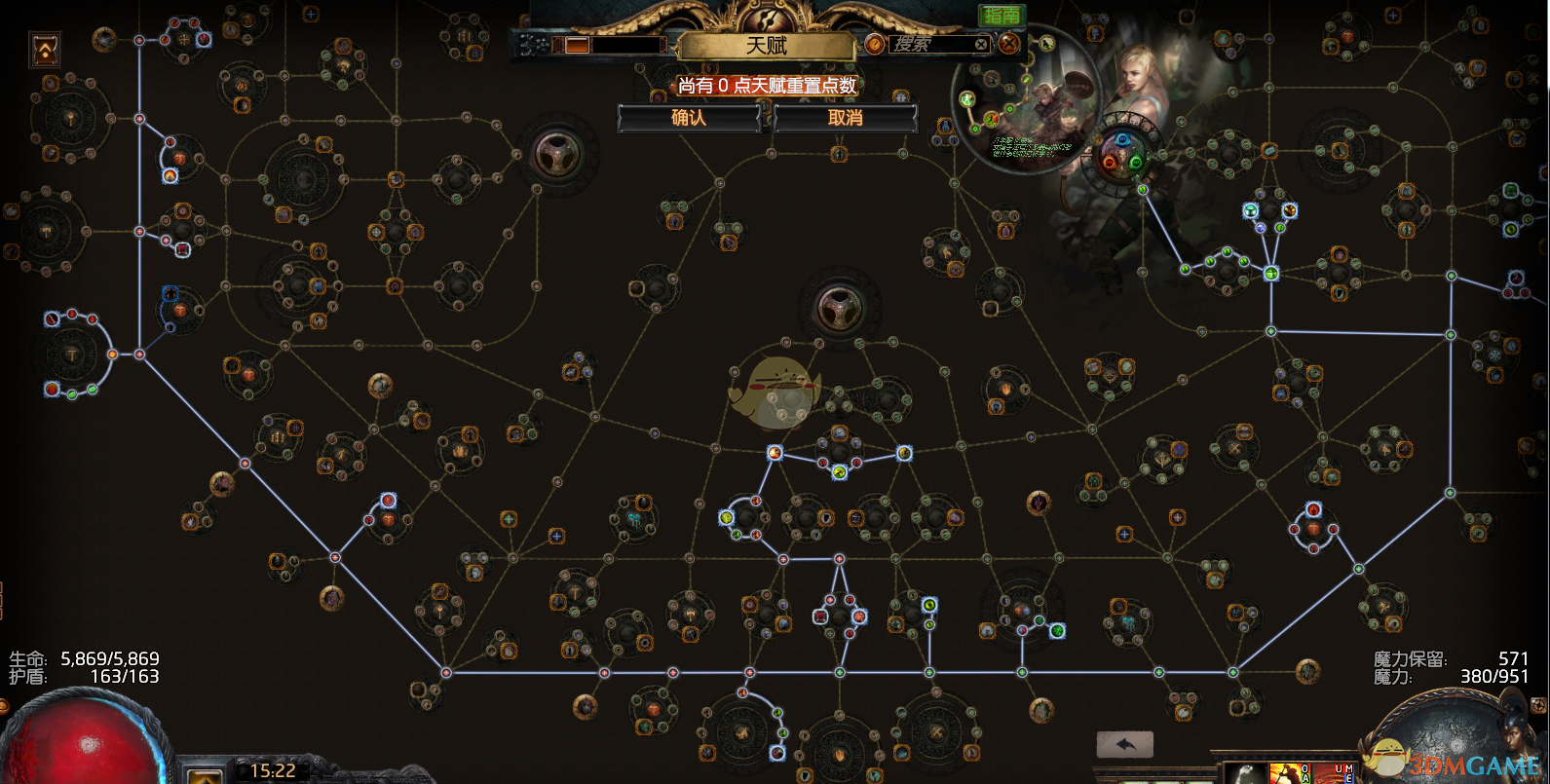The image size is (1550, 784).
Task: Open the small settings icon beside the mana orb
Action: 1540,705
